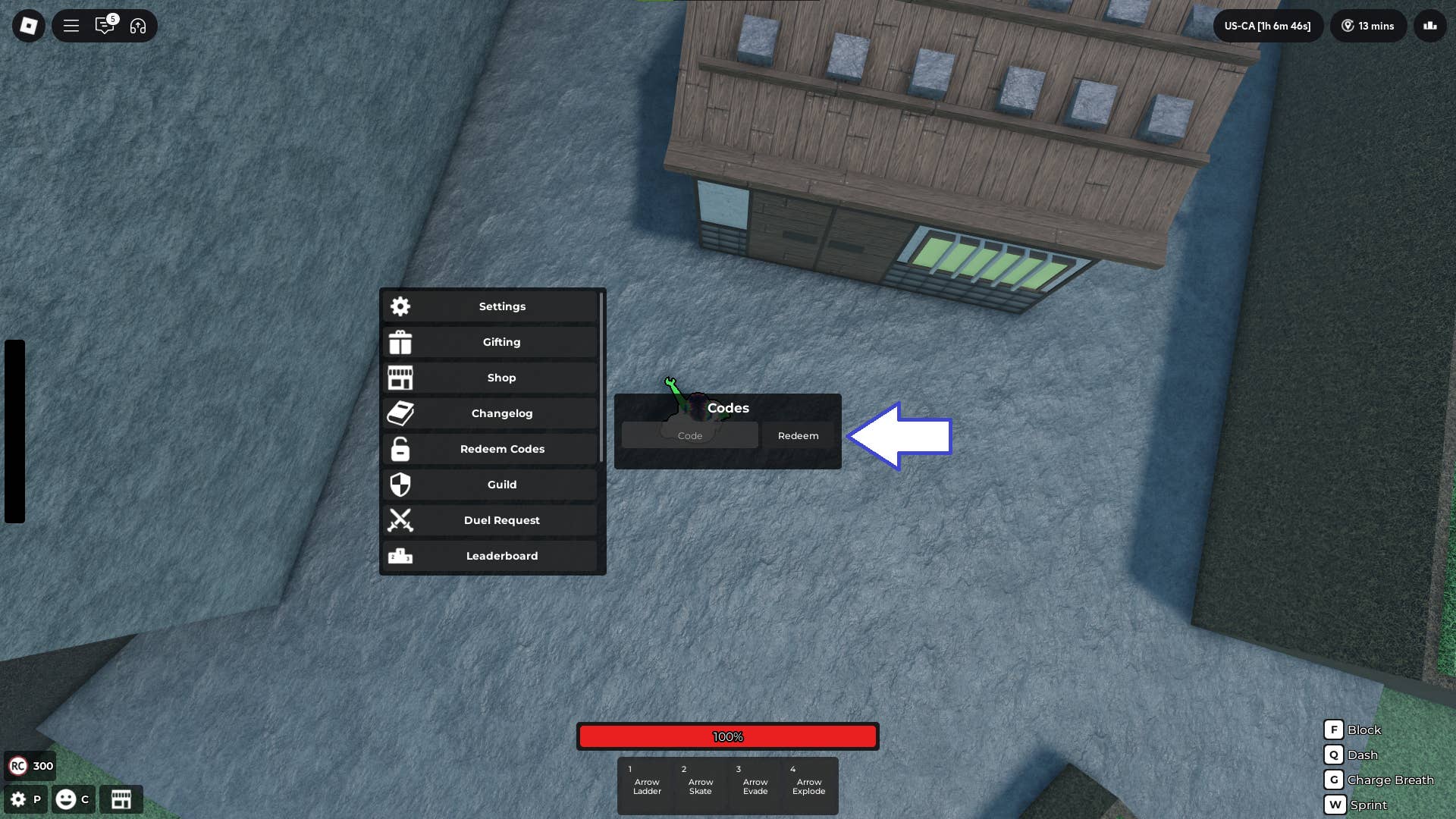Click the Redeem Codes padlock icon
The height and width of the screenshot is (819, 1456).
point(400,449)
